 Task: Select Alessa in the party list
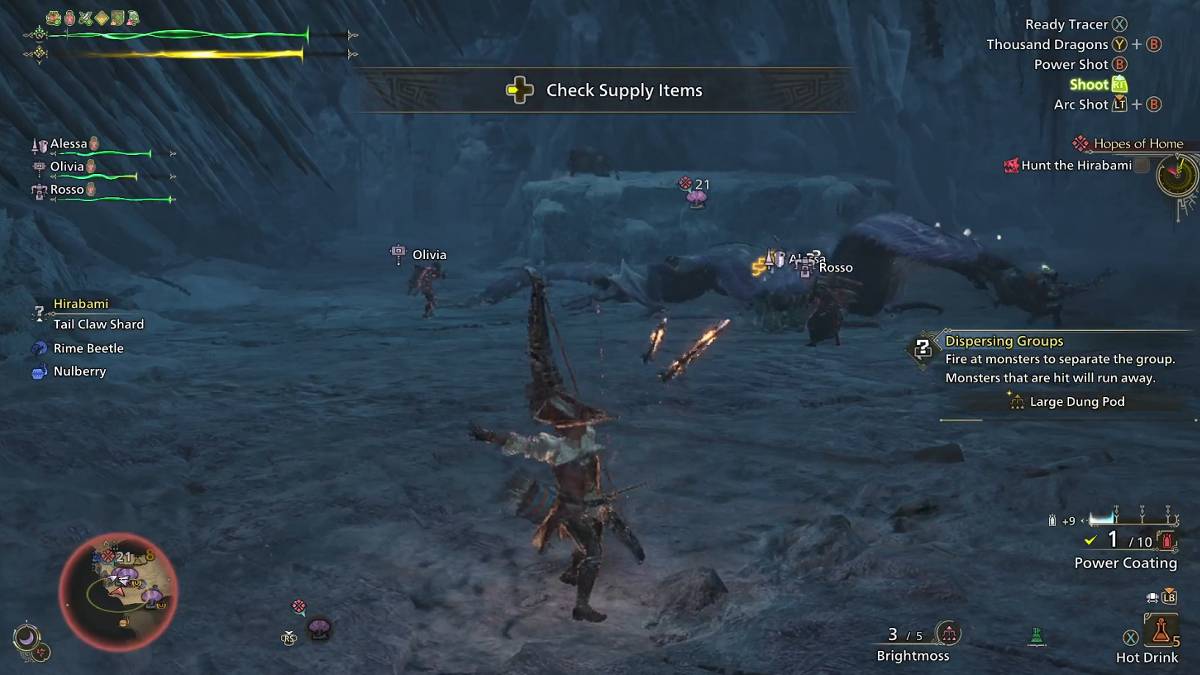[69, 144]
